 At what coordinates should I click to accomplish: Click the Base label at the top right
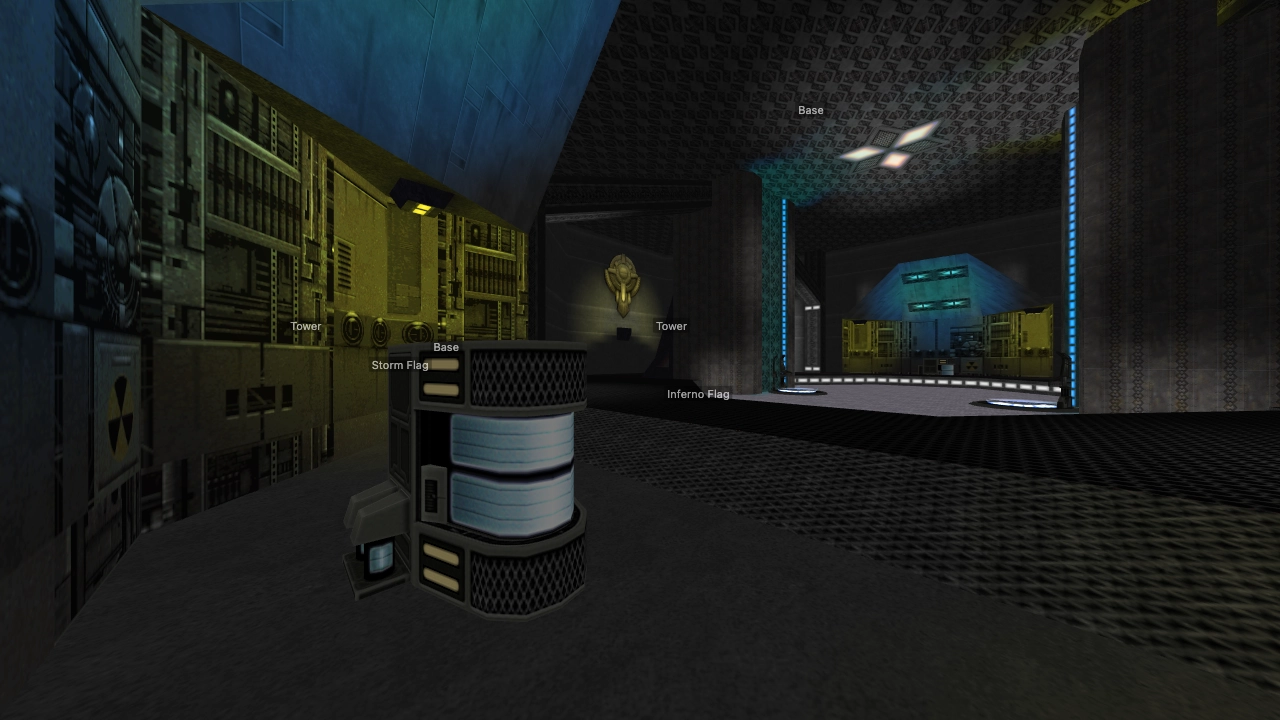811,110
